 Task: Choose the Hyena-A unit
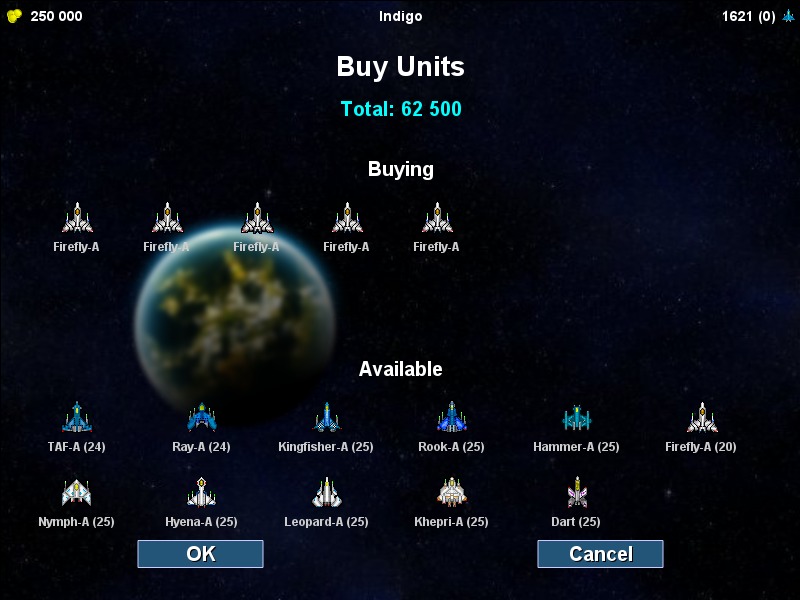201,493
